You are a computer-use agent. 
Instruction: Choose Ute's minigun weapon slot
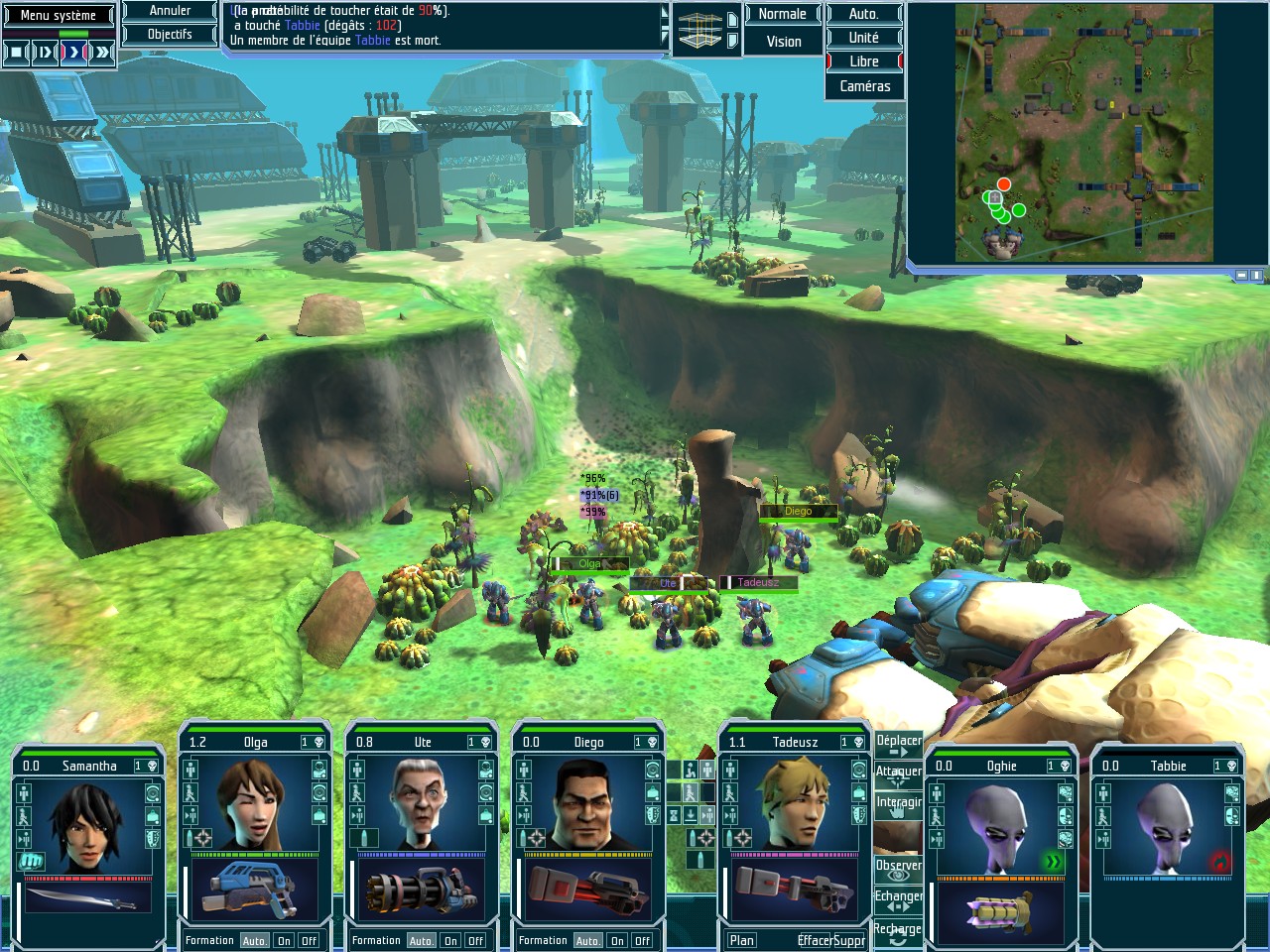pos(421,891)
